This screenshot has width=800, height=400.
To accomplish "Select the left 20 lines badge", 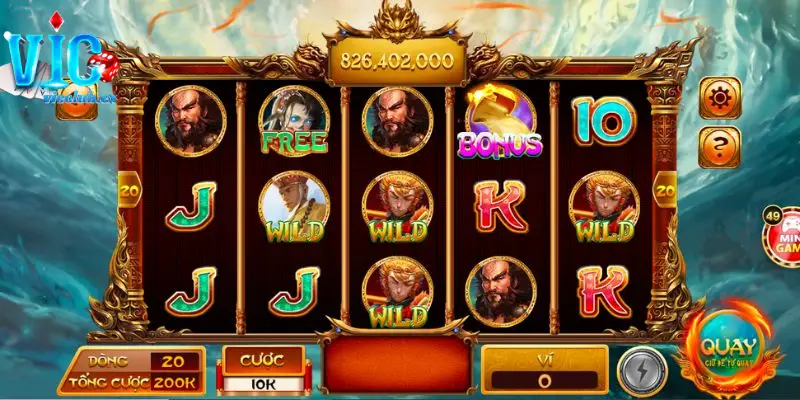I will point(129,187).
